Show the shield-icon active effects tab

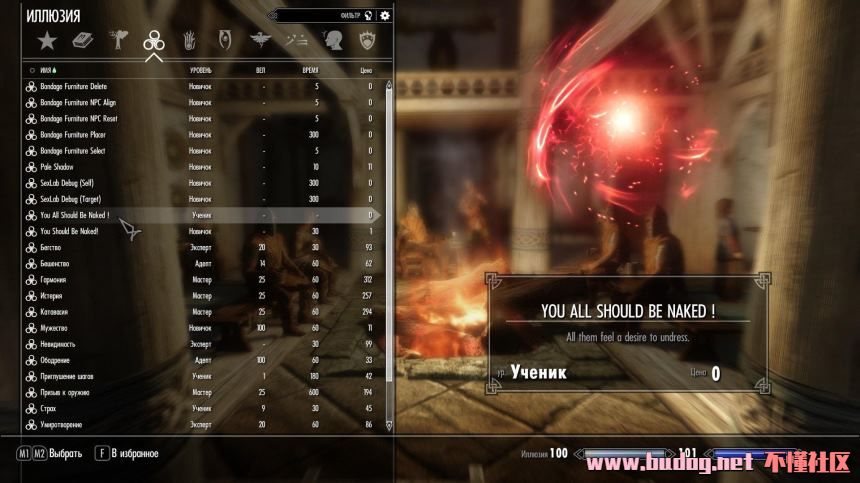tap(367, 41)
